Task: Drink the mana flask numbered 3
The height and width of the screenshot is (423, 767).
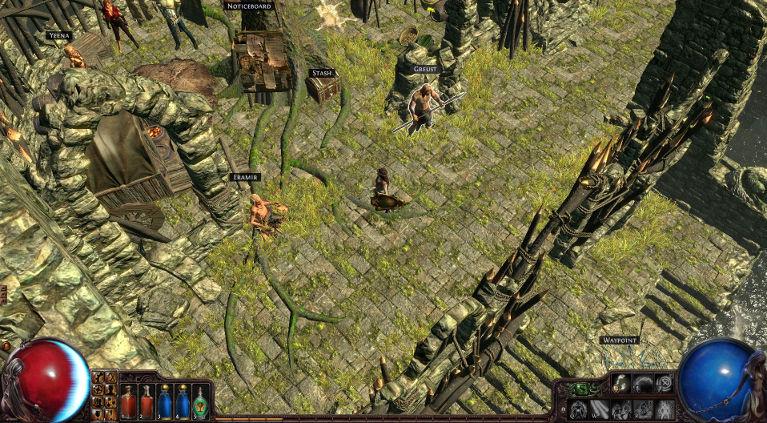Action: click(164, 401)
